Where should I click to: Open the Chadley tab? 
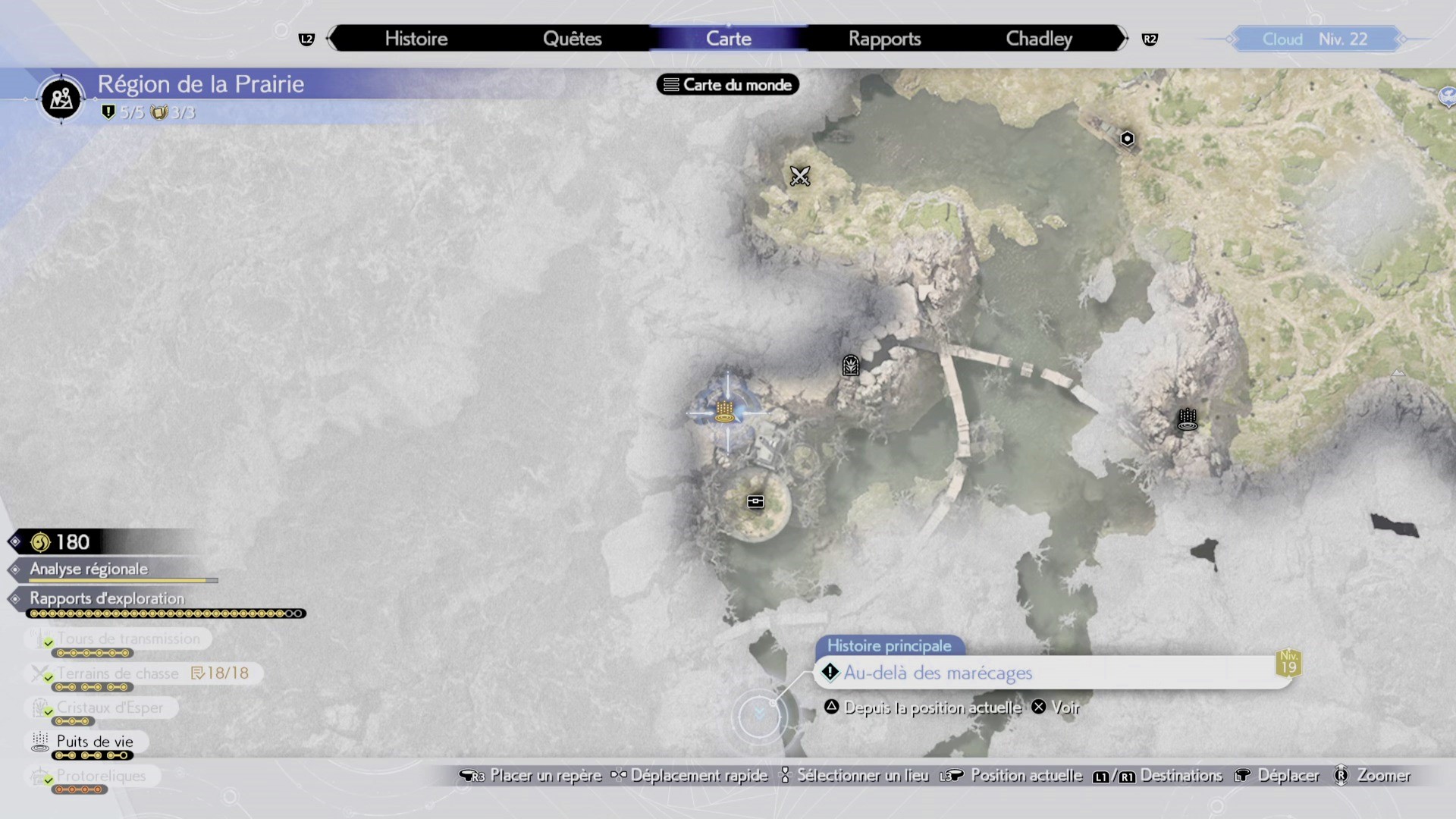click(x=1038, y=38)
